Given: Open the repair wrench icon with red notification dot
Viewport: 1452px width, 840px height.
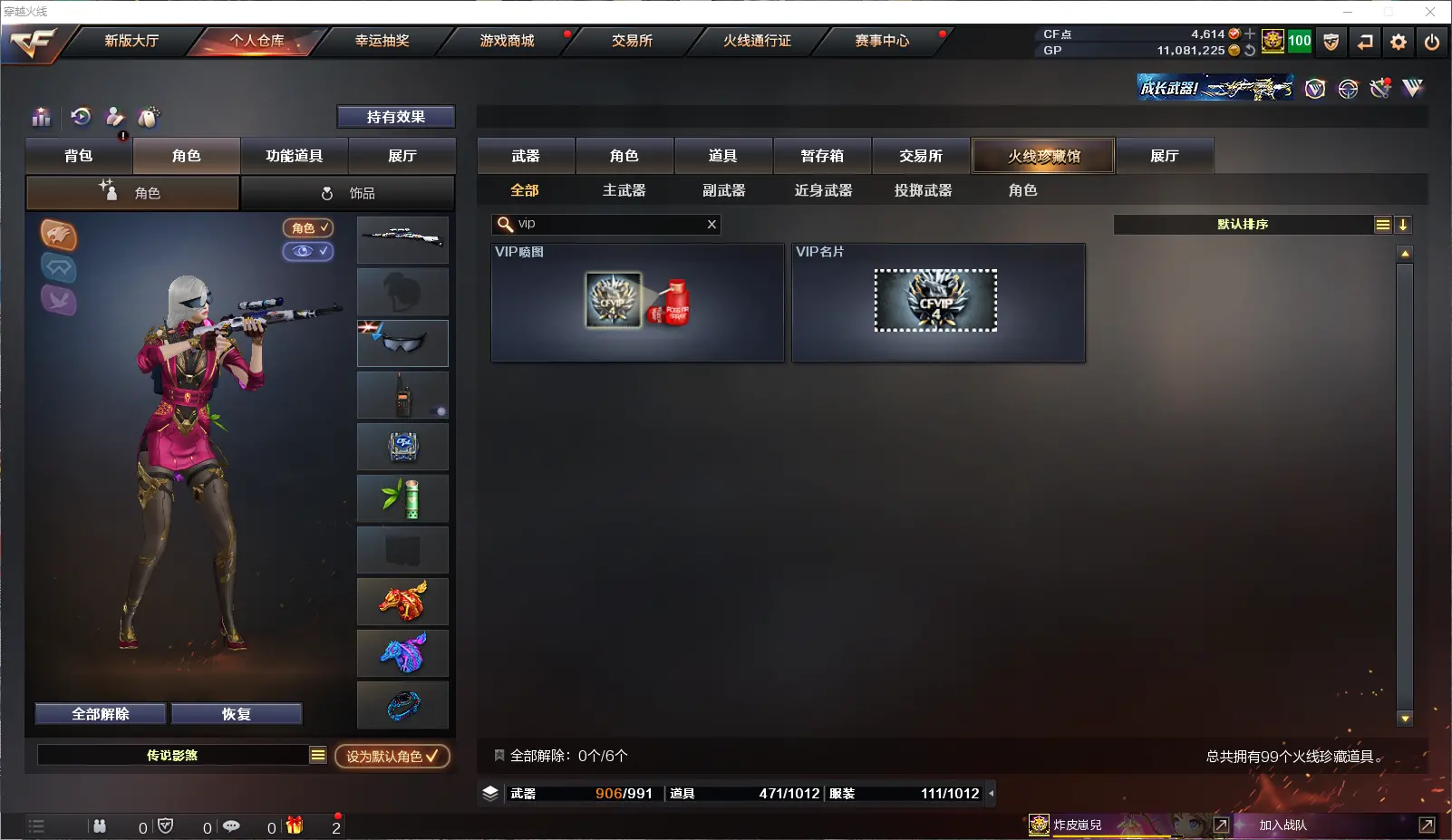Looking at the screenshot, I should (x=117, y=121).
